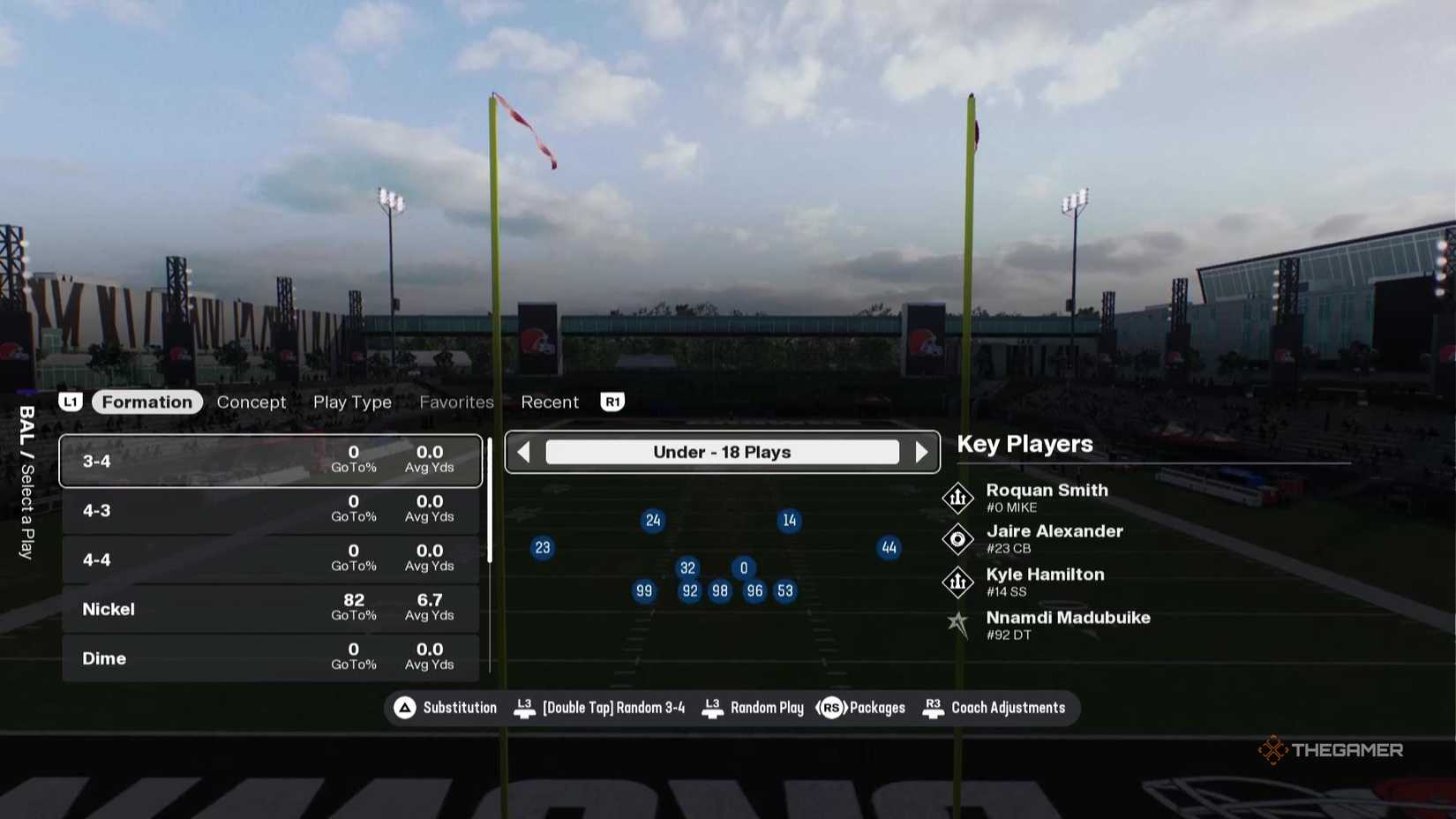Switch to the Concept tab

pos(251,402)
